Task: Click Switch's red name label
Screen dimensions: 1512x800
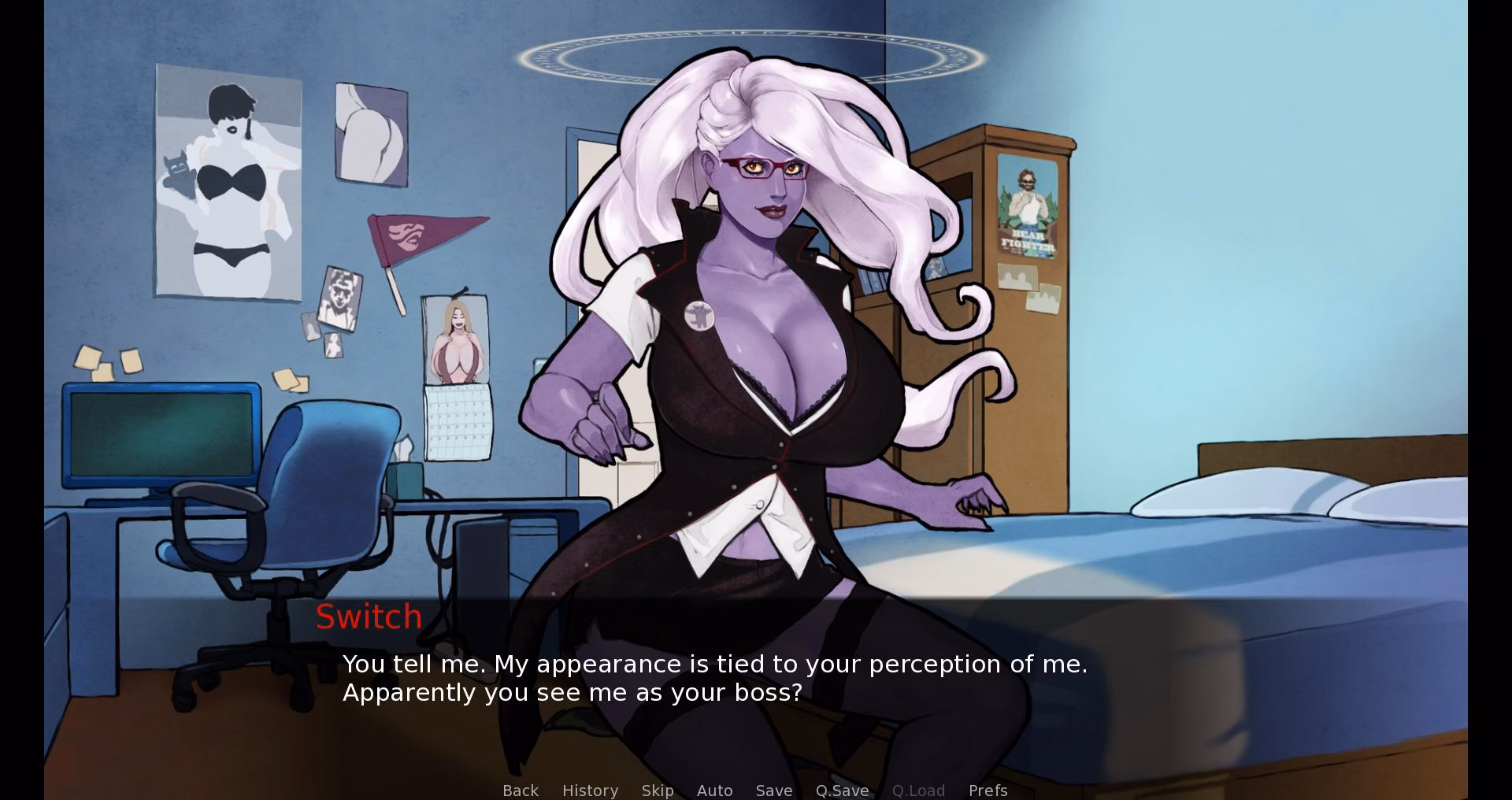Action: pyautogui.click(x=369, y=617)
